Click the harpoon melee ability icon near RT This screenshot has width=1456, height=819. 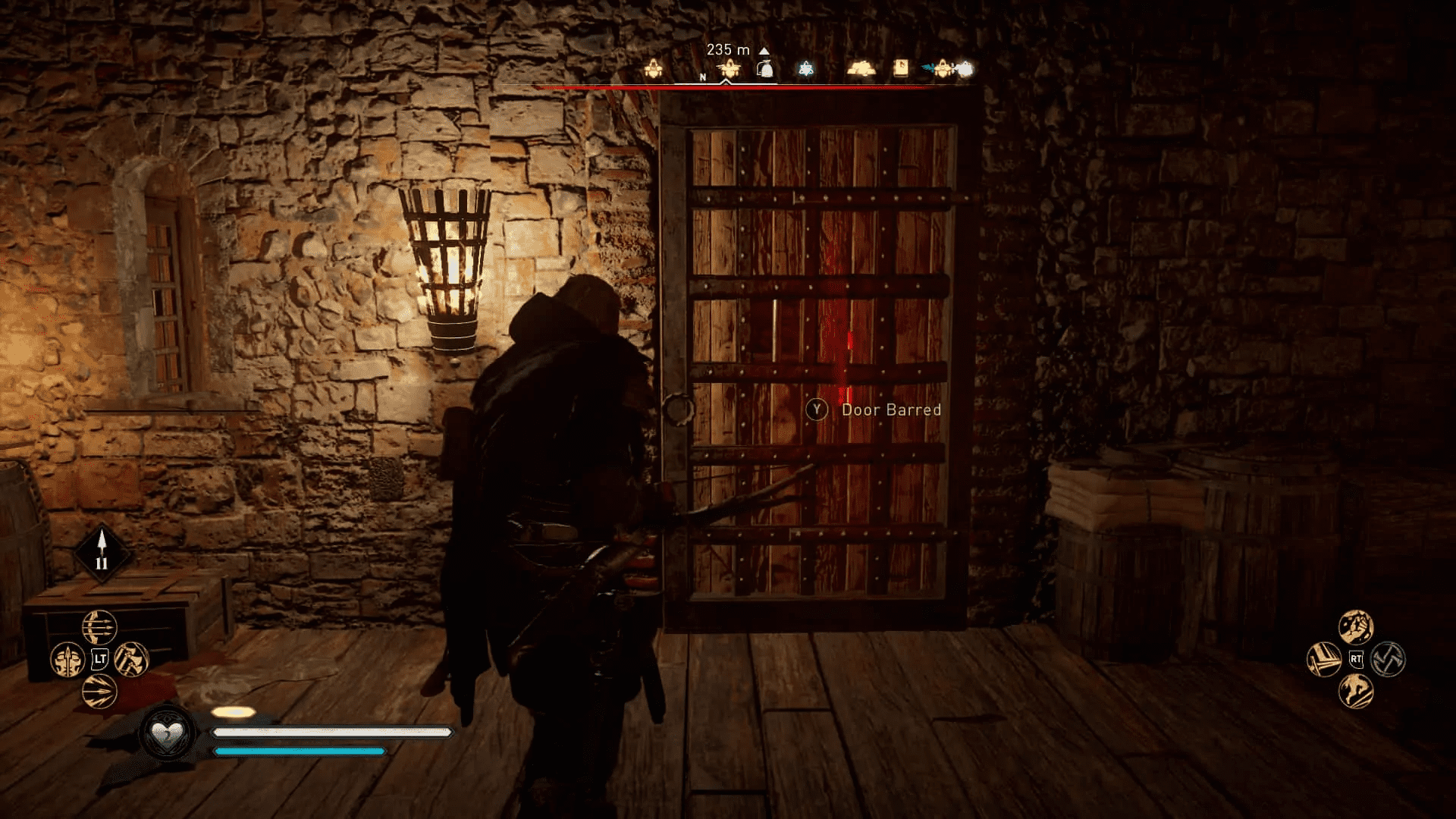point(1324,660)
